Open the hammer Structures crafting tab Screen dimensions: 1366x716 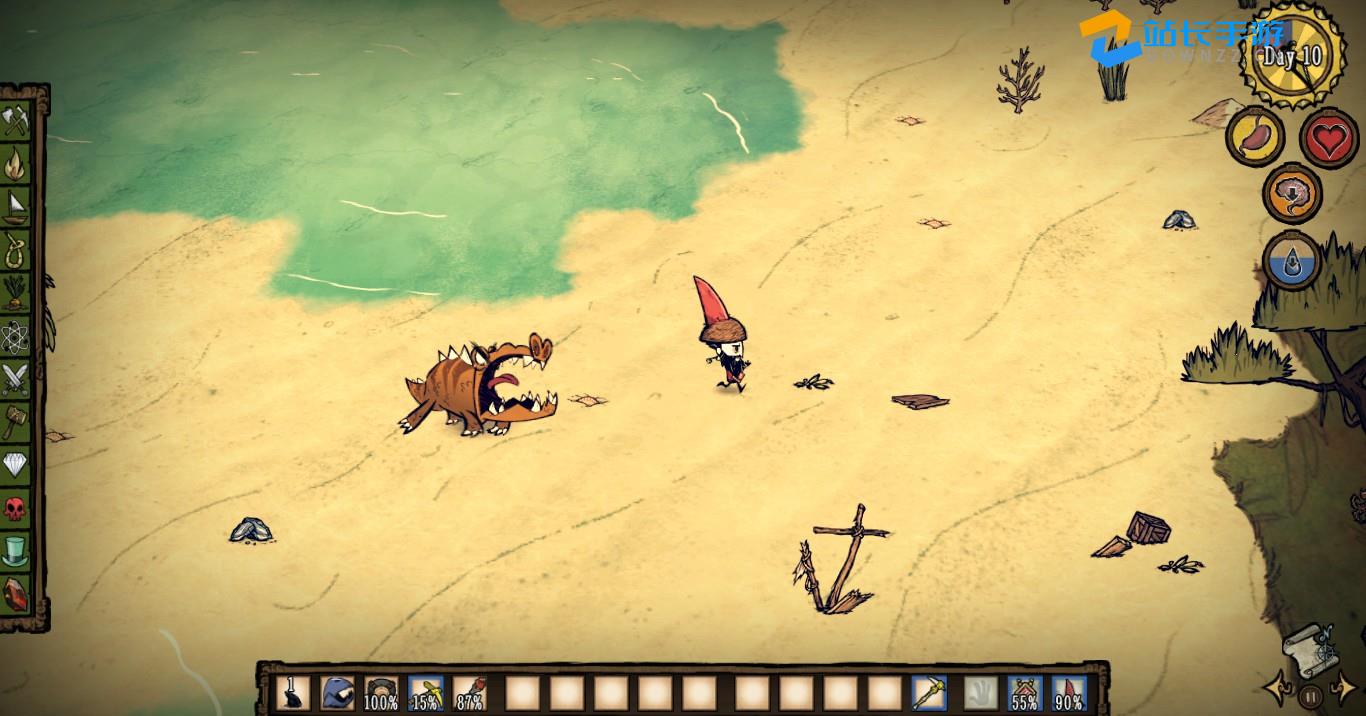(x=16, y=421)
